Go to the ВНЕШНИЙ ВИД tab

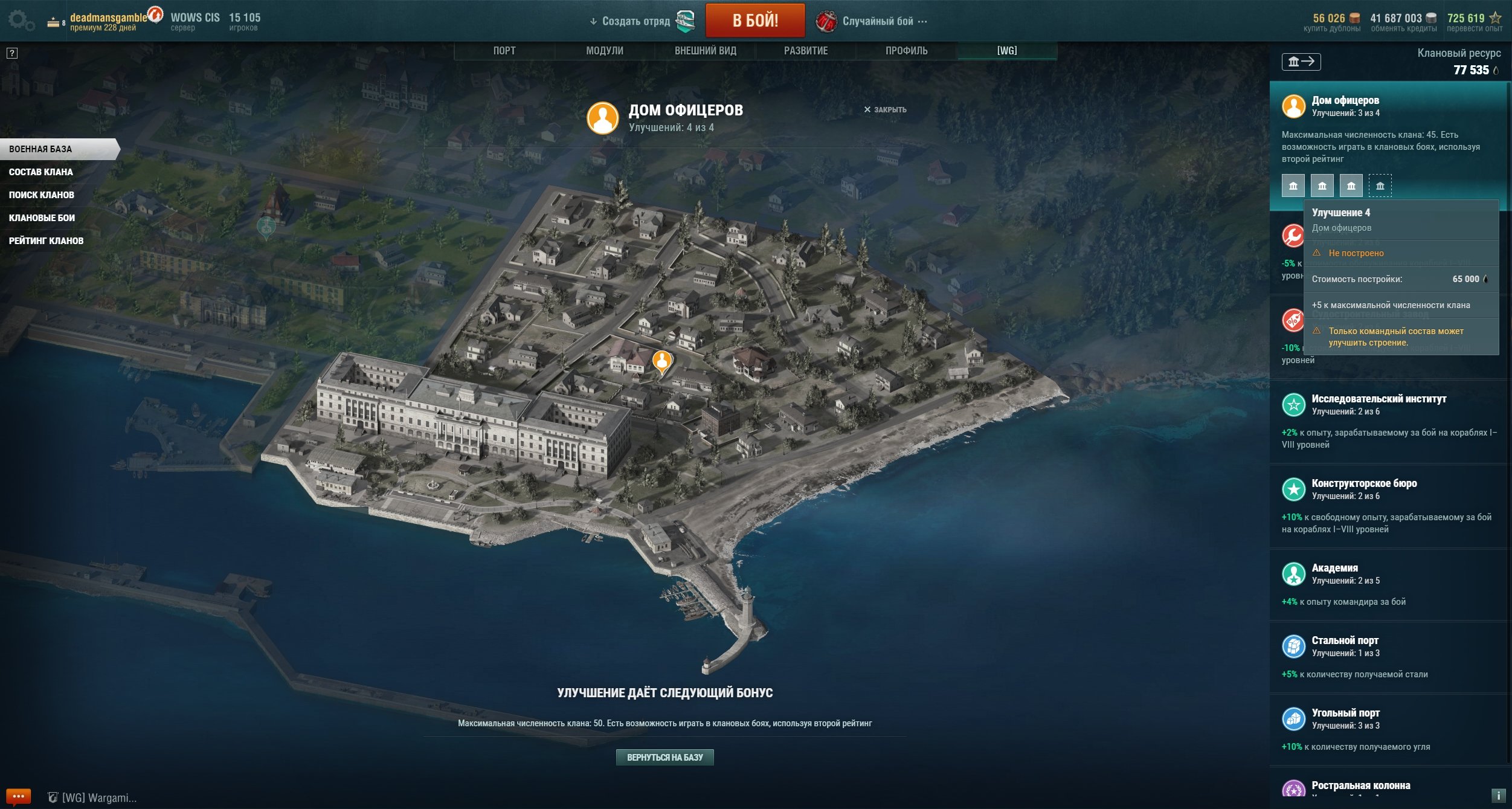[x=705, y=51]
